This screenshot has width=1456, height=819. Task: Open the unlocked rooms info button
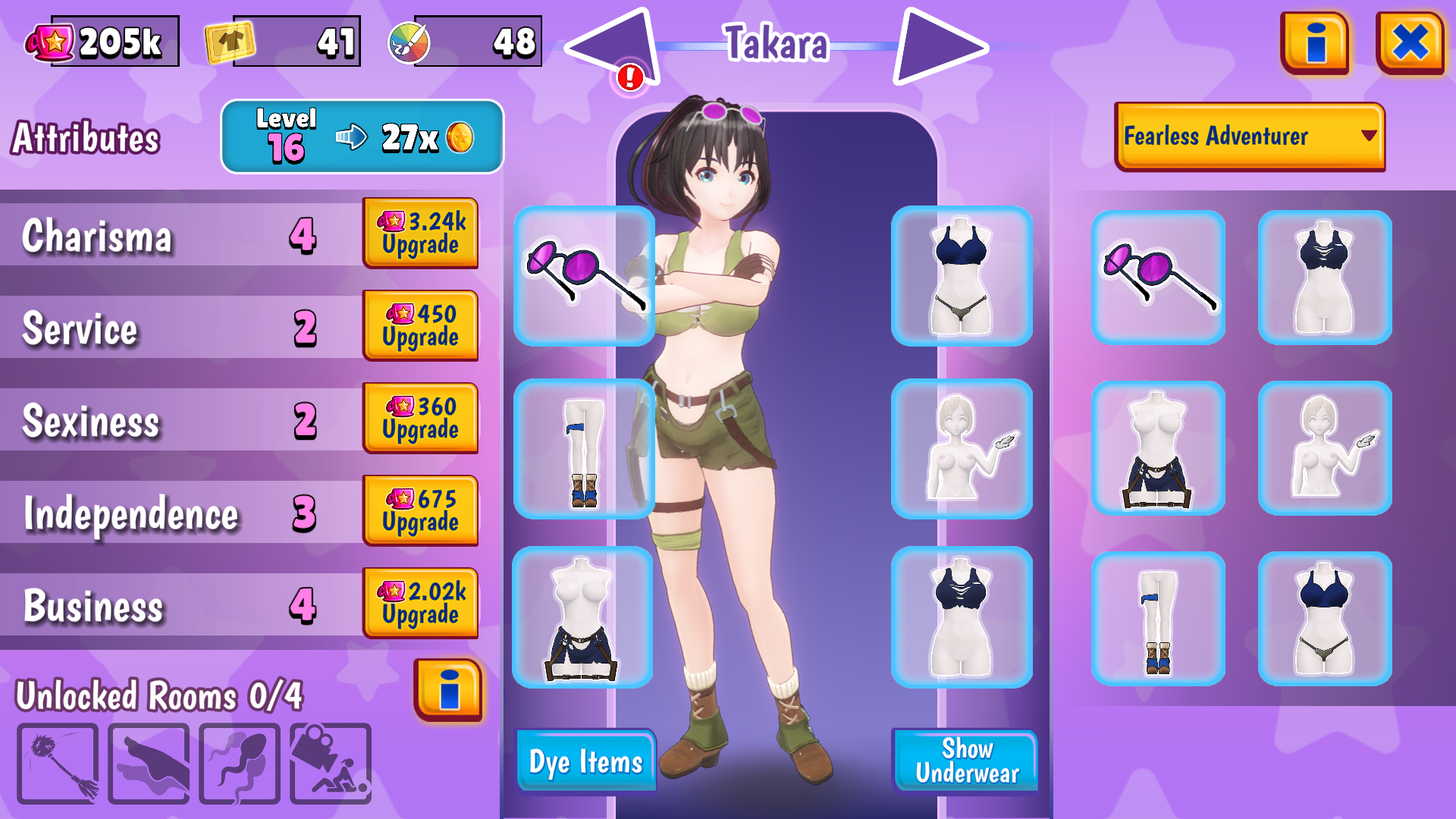click(x=448, y=689)
